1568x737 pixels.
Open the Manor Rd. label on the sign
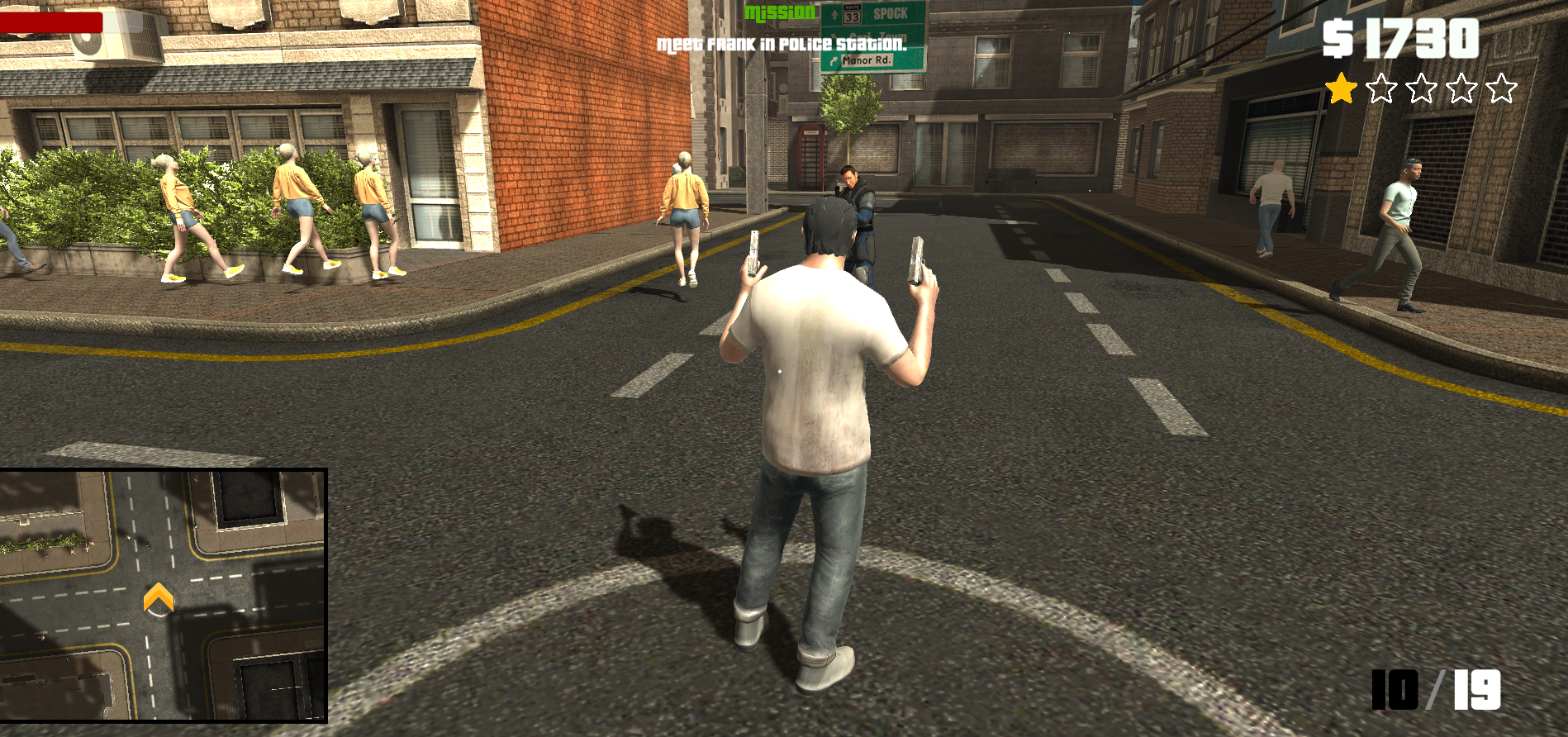(867, 60)
